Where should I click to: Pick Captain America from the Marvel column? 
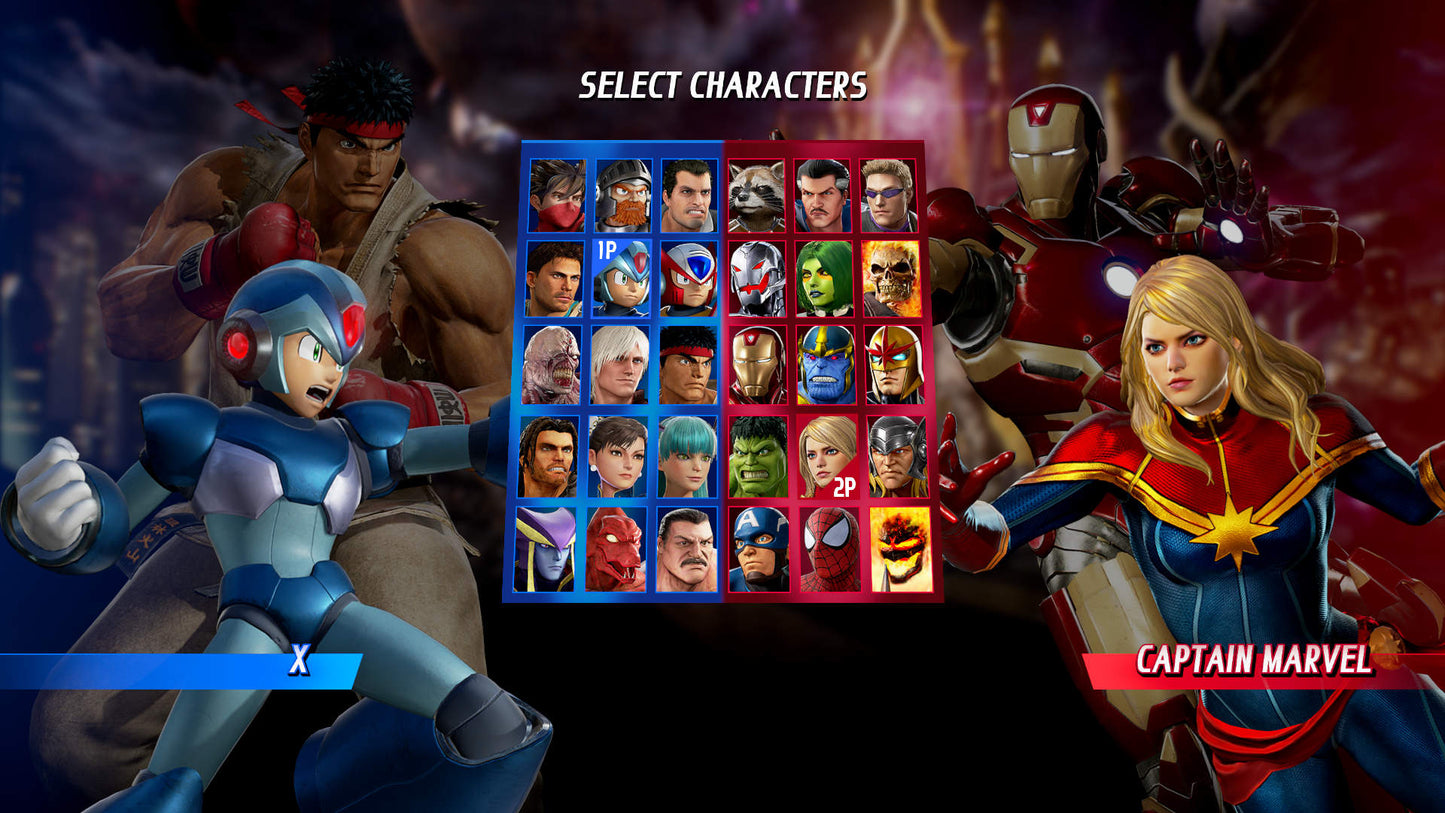click(760, 549)
